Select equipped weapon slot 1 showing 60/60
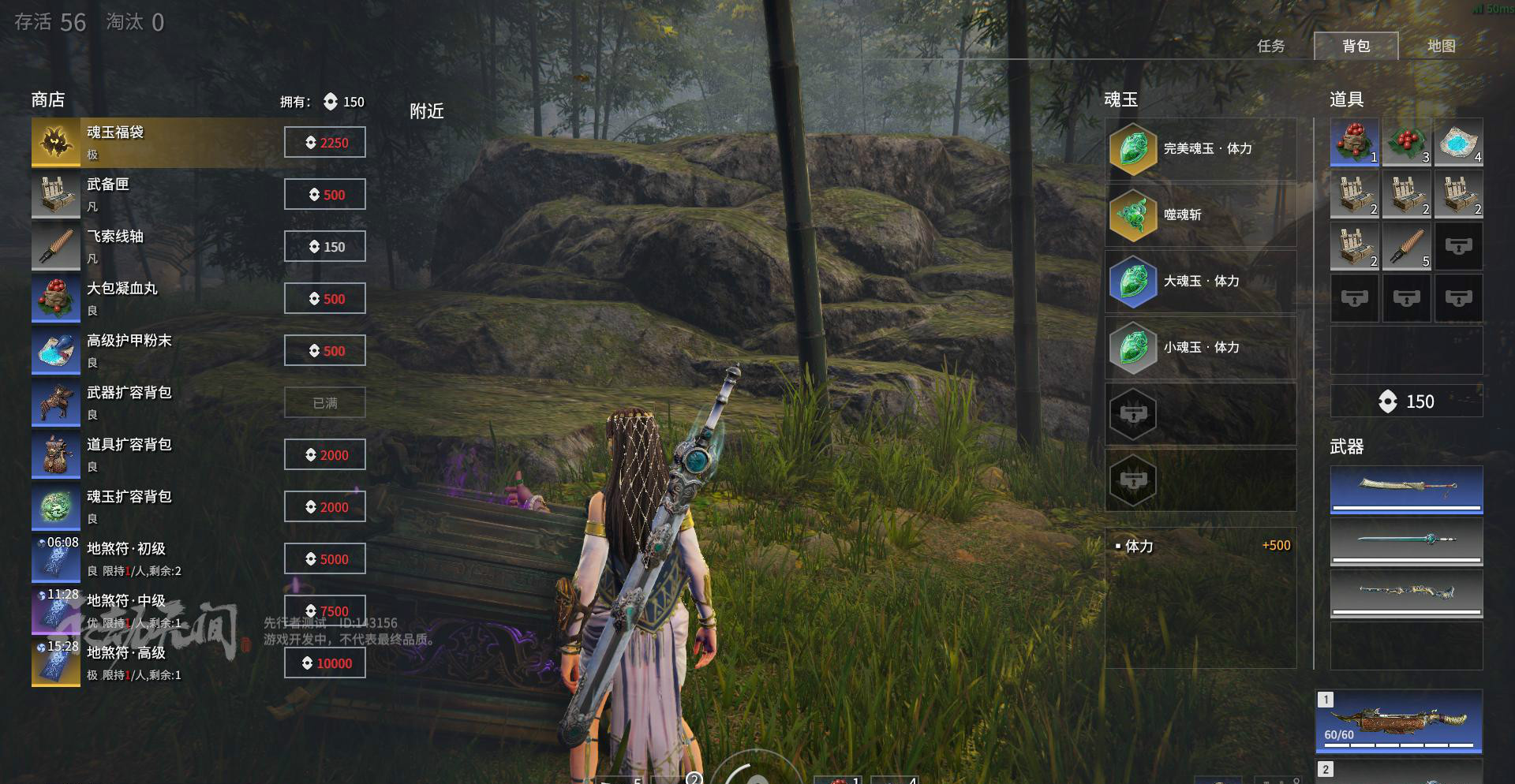 1398,722
